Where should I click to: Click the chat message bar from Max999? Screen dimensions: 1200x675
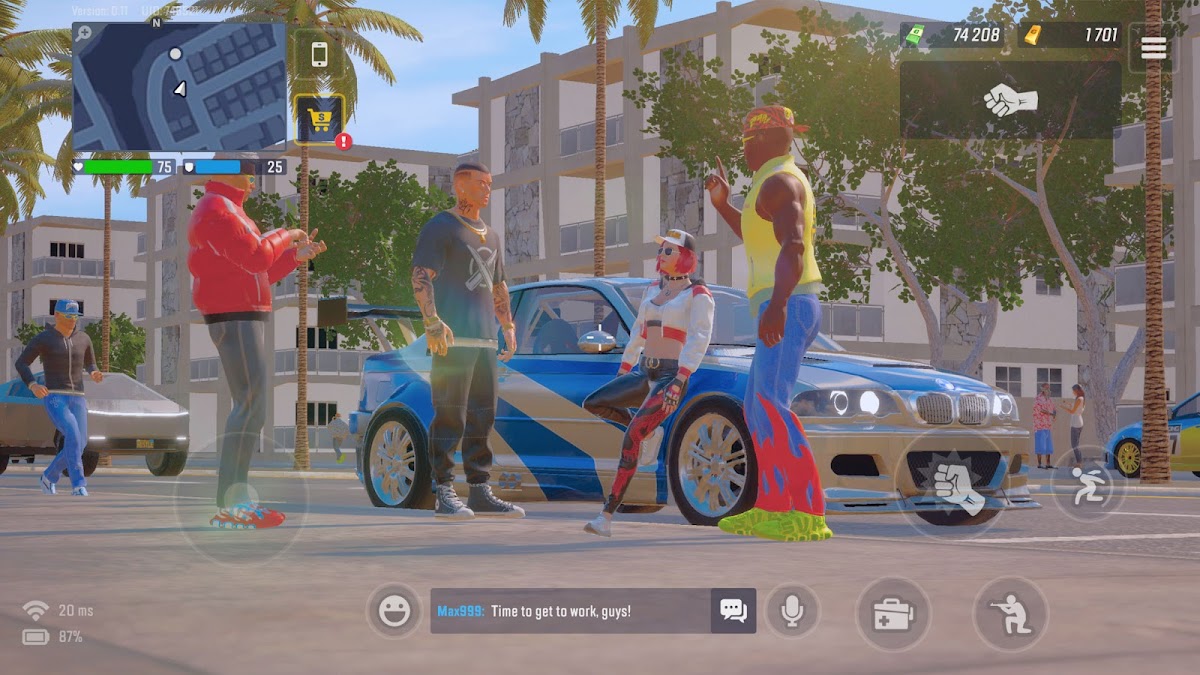pos(570,611)
